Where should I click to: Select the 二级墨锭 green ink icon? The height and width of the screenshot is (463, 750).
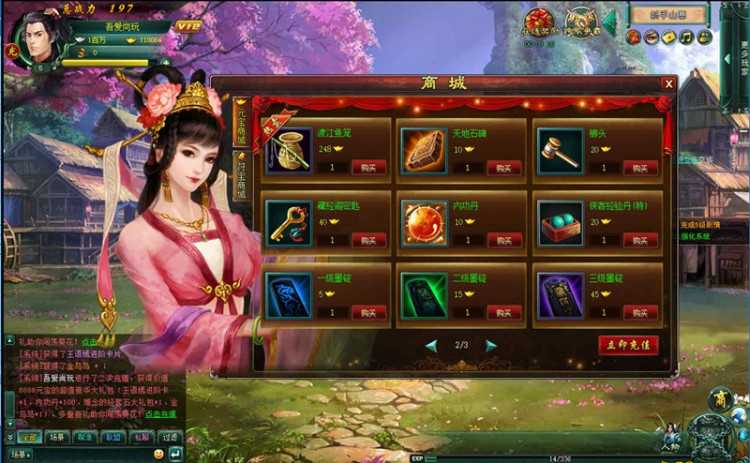click(x=424, y=295)
